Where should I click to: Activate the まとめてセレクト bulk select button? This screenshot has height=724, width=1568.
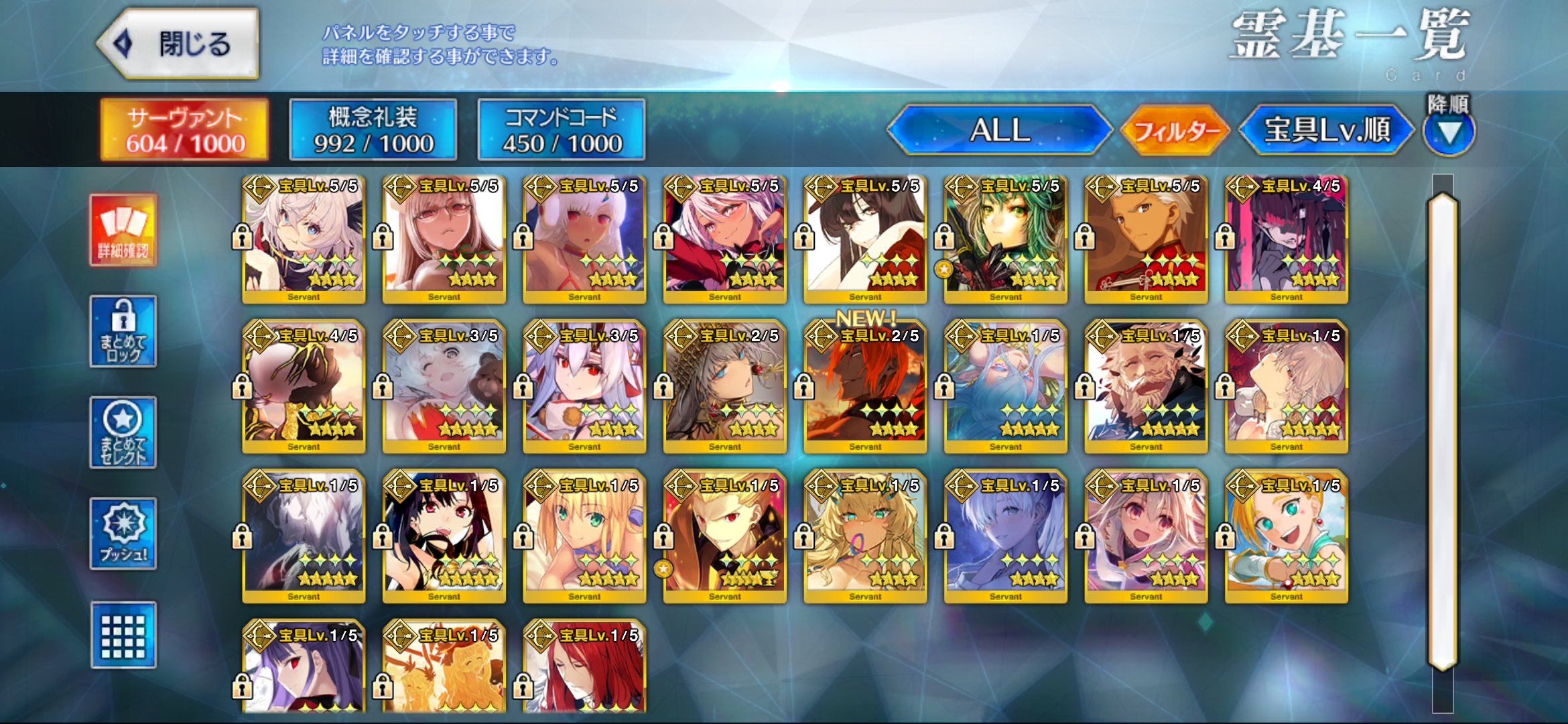(x=123, y=432)
